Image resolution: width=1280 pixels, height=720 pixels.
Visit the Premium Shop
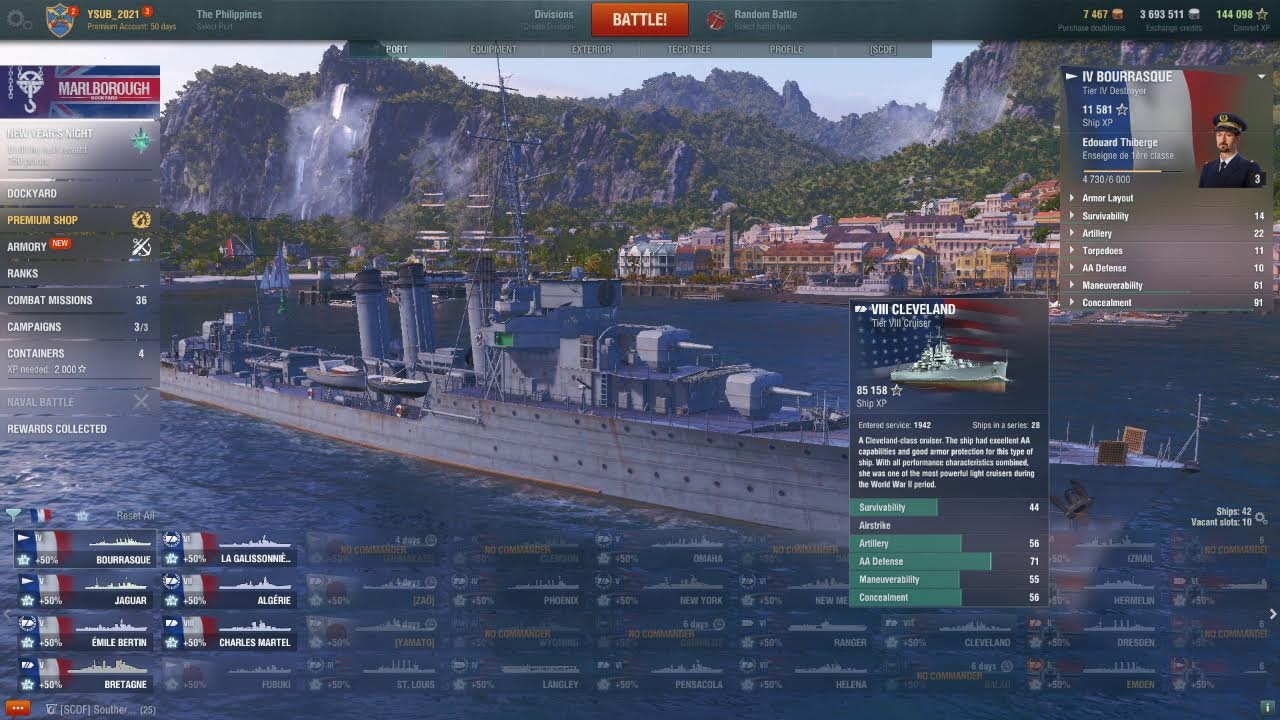click(42, 220)
